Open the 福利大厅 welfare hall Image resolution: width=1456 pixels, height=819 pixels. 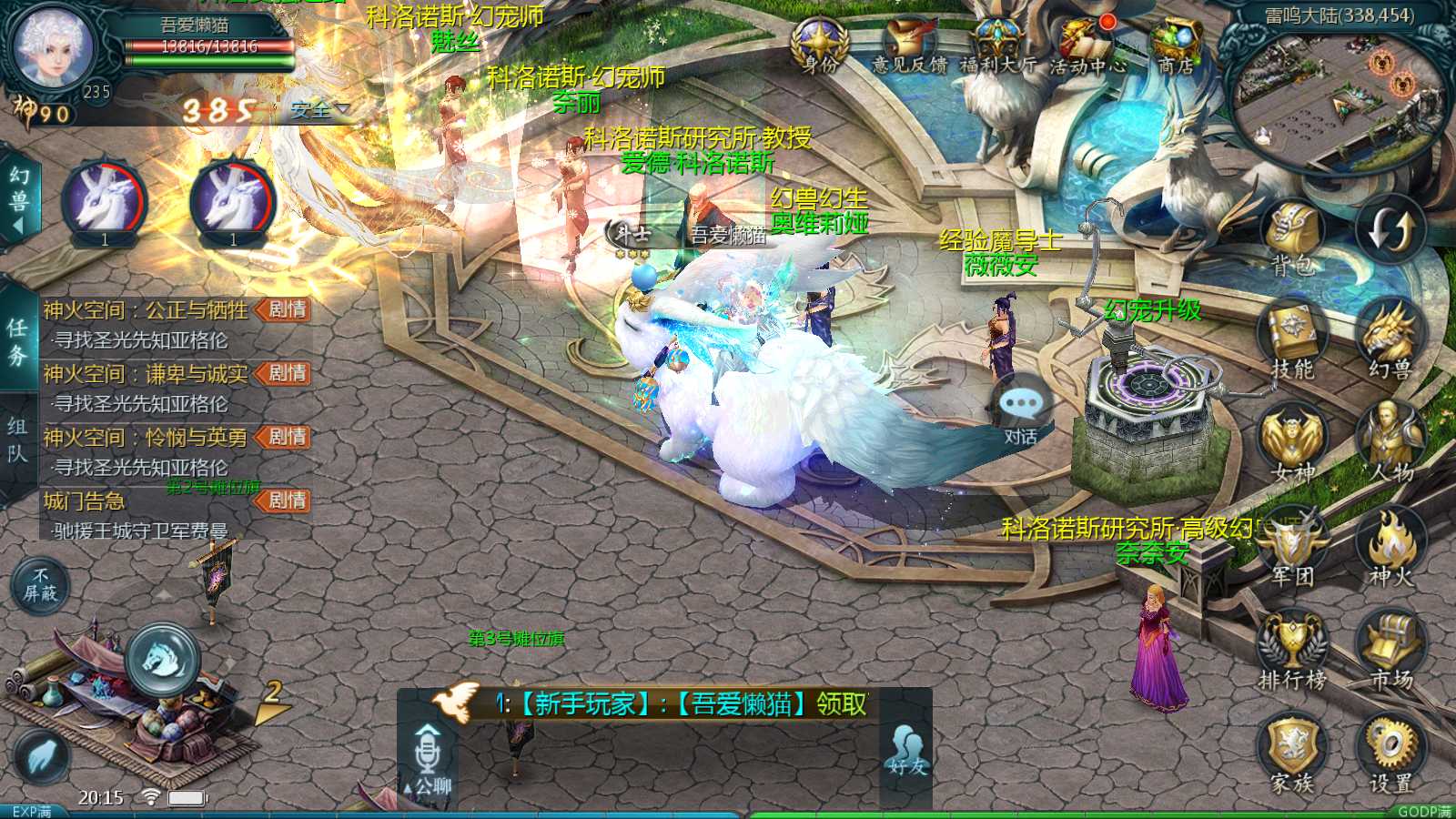(x=998, y=45)
